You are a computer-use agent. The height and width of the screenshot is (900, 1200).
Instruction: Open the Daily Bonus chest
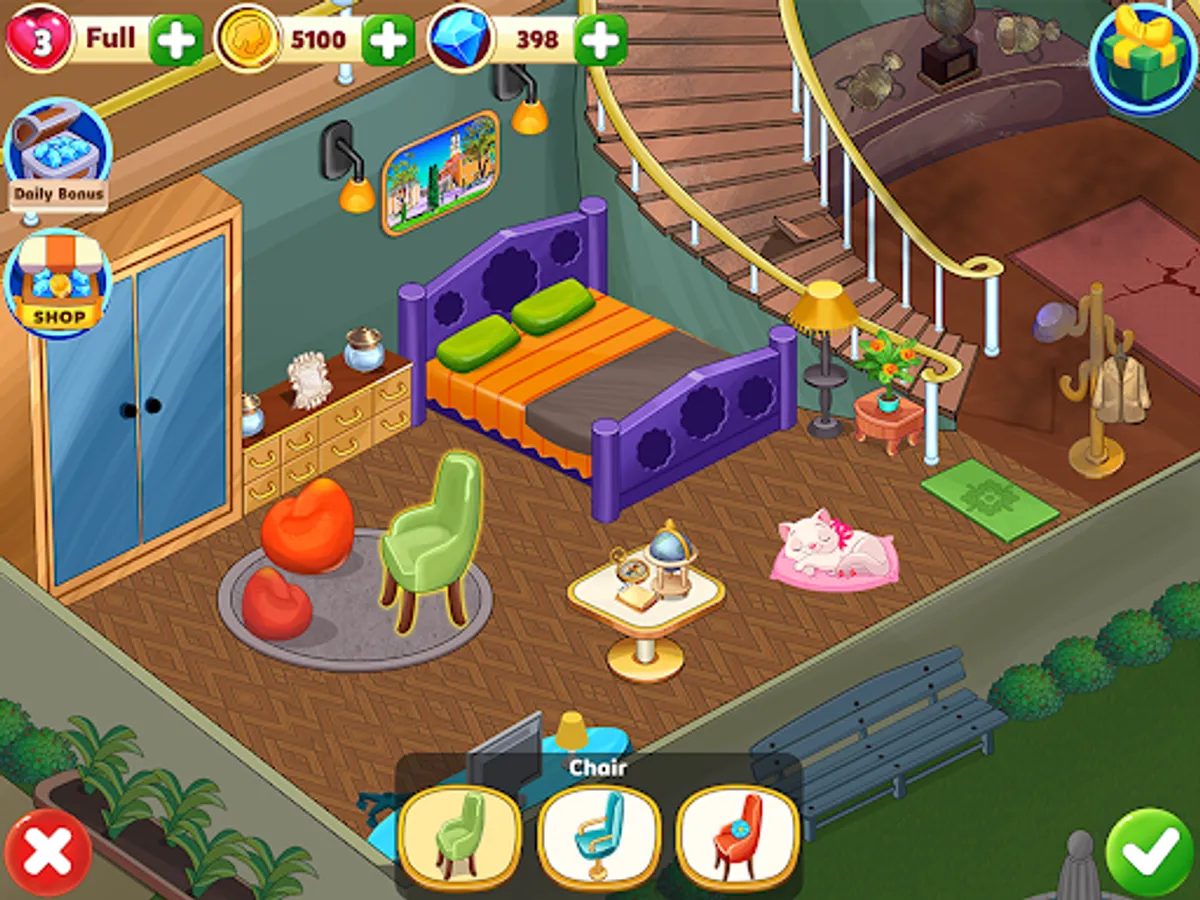[x=58, y=155]
